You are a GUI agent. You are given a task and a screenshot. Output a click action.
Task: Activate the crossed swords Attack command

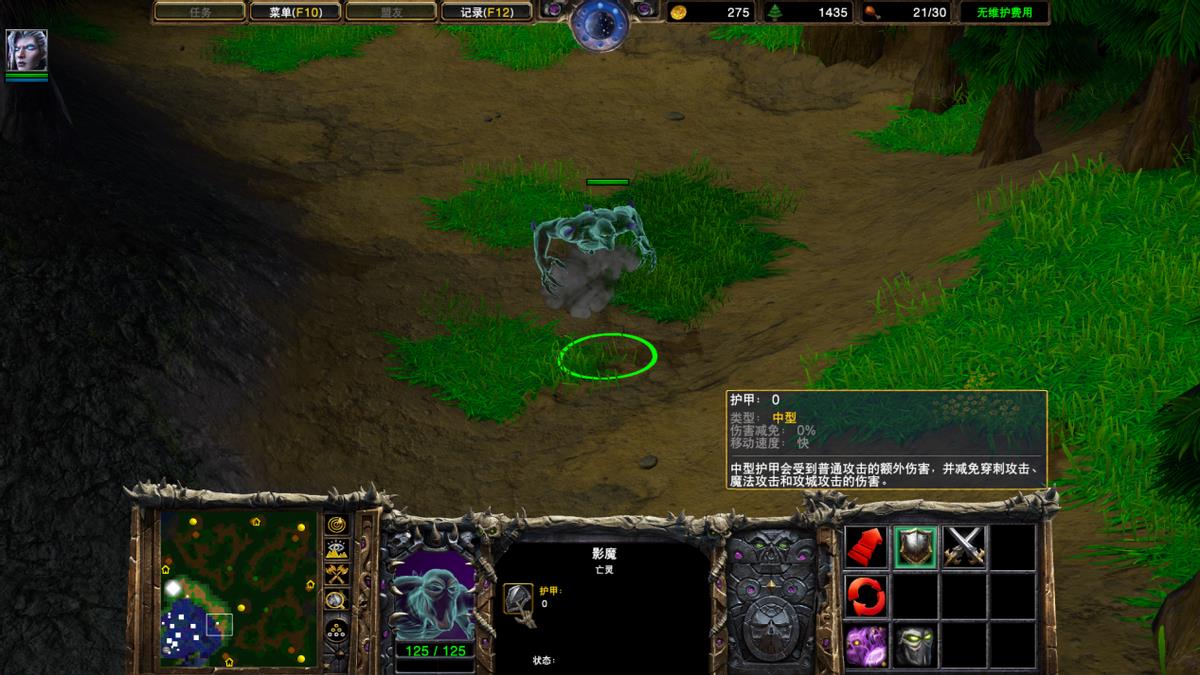(964, 547)
